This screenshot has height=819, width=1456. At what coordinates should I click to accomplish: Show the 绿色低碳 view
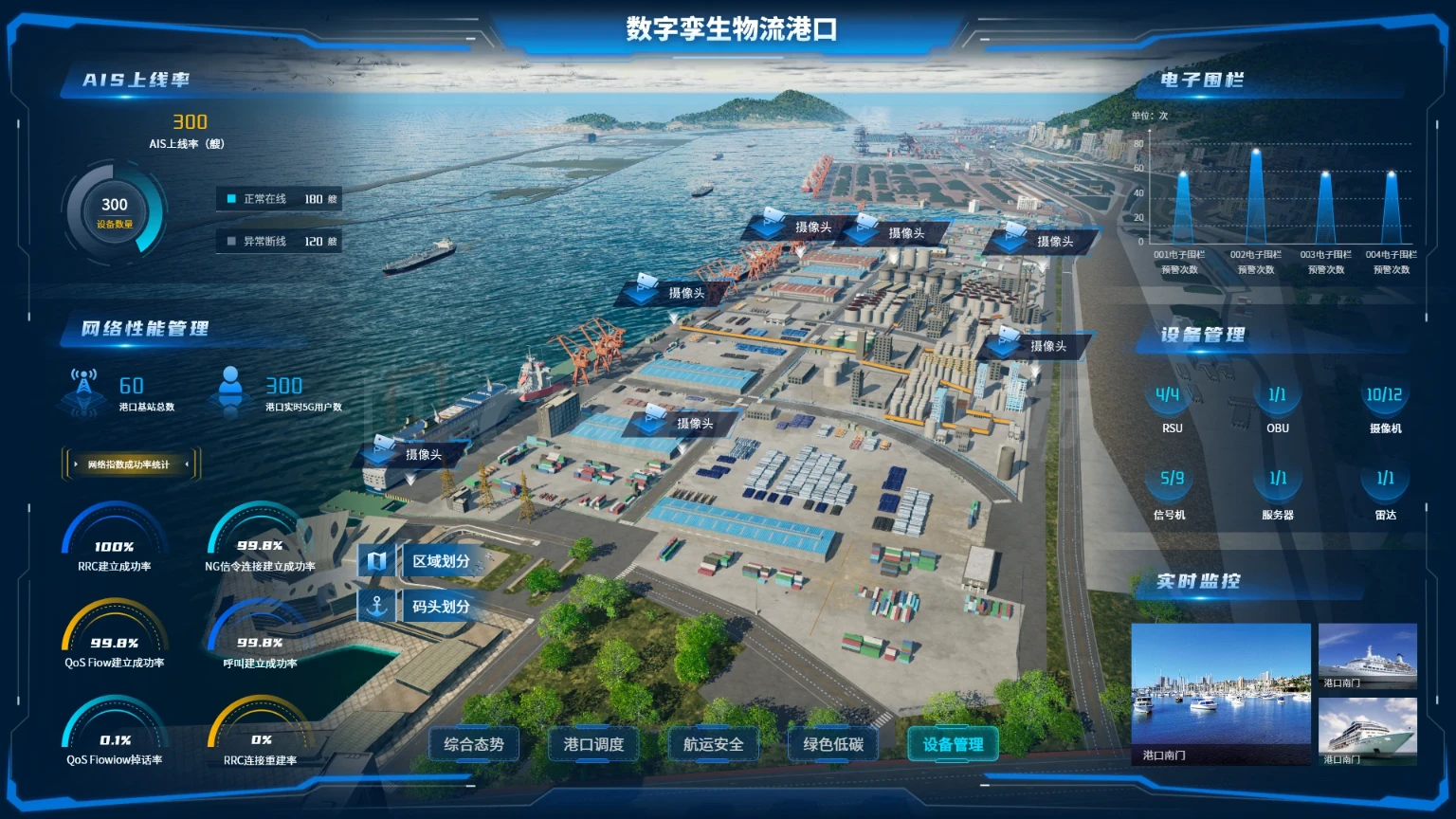tap(833, 744)
